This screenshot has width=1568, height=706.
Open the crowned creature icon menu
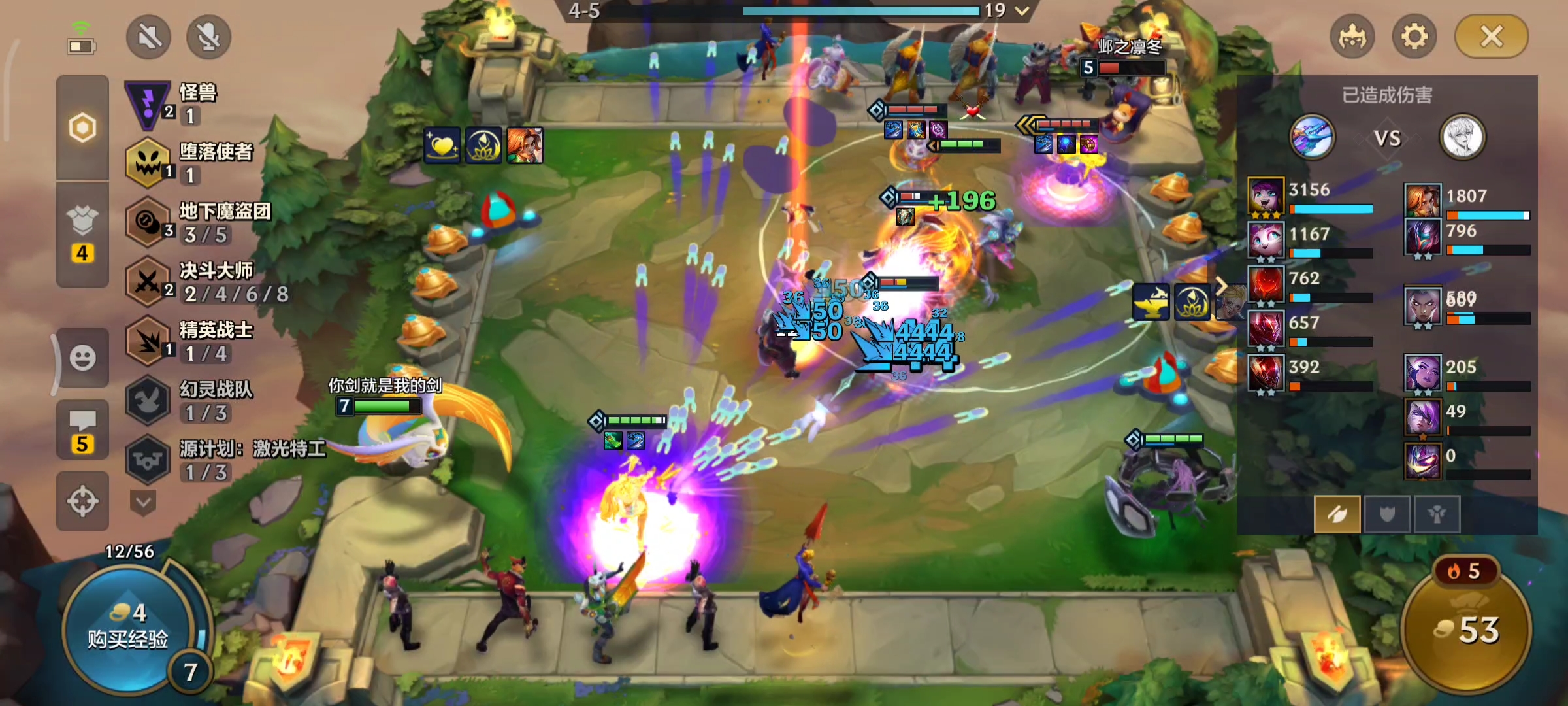tap(1352, 37)
